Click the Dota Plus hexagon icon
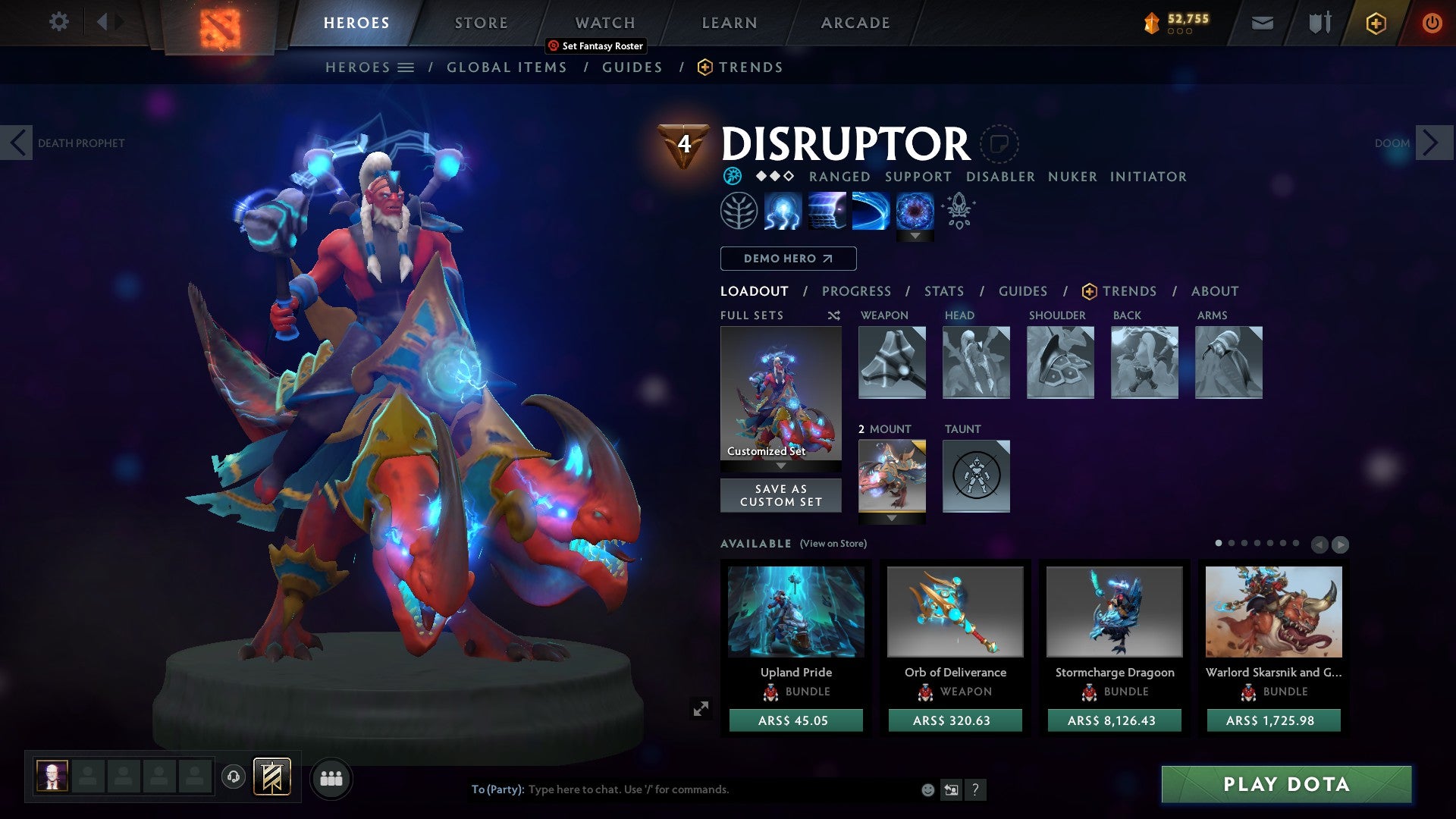 (x=1375, y=23)
